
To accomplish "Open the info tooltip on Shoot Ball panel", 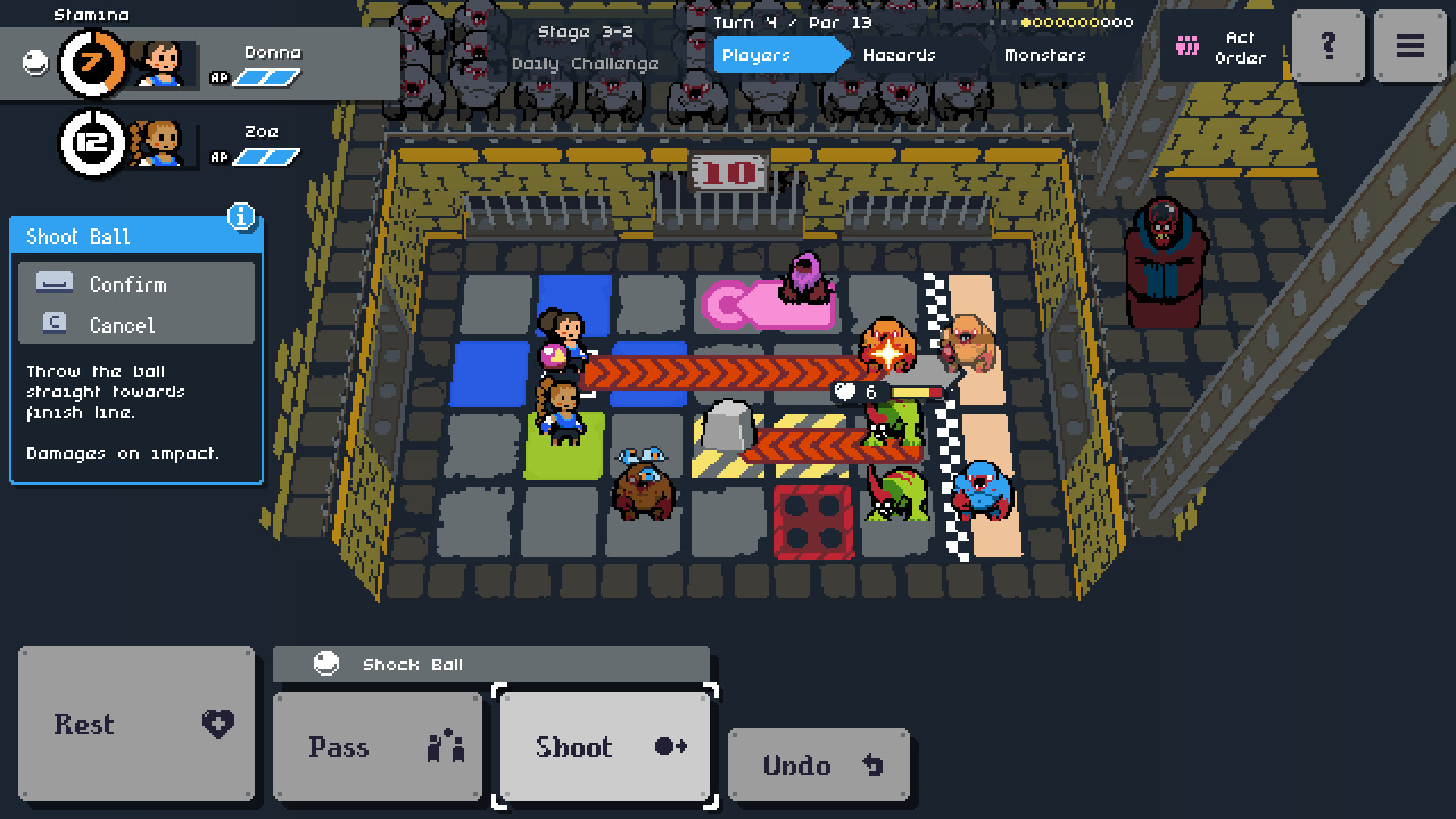I will (x=241, y=218).
